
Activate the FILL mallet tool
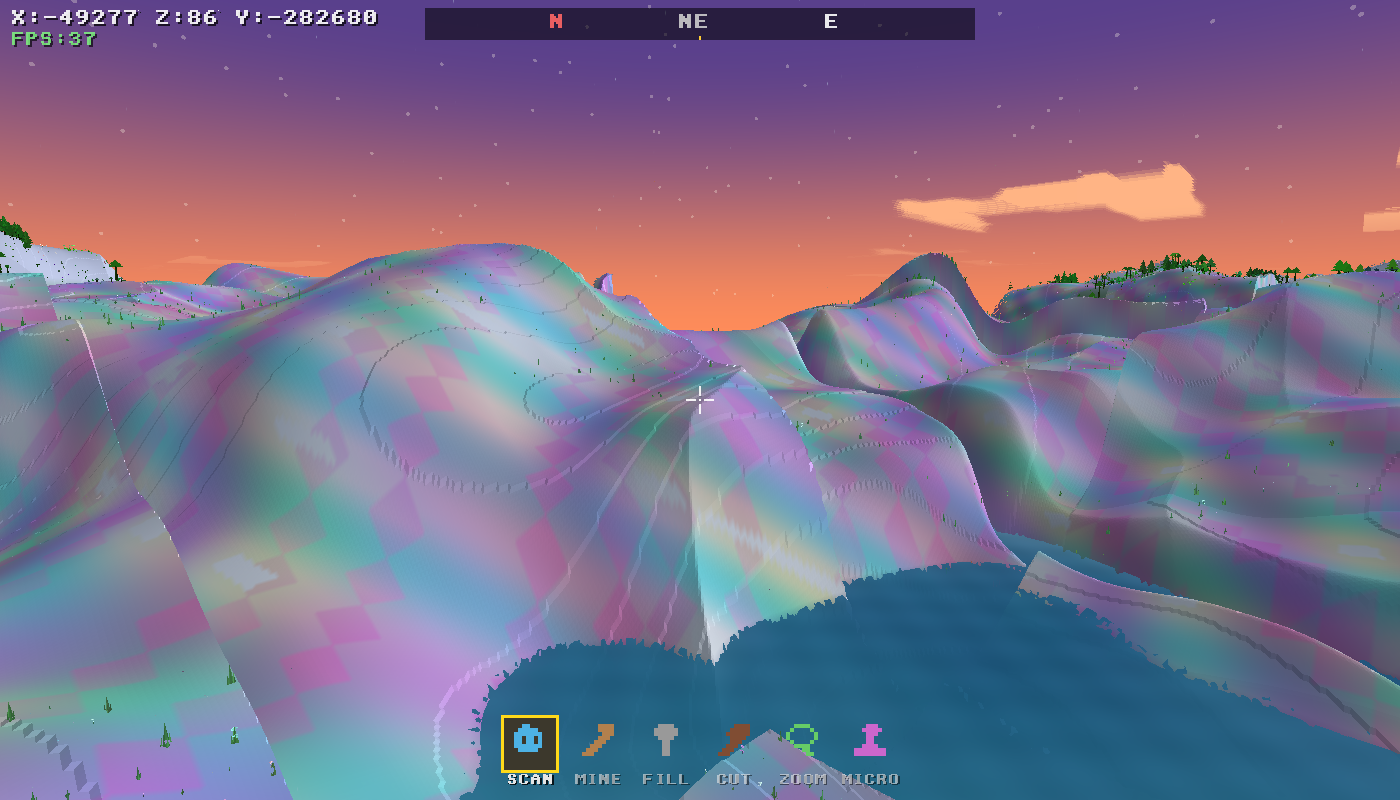click(666, 741)
